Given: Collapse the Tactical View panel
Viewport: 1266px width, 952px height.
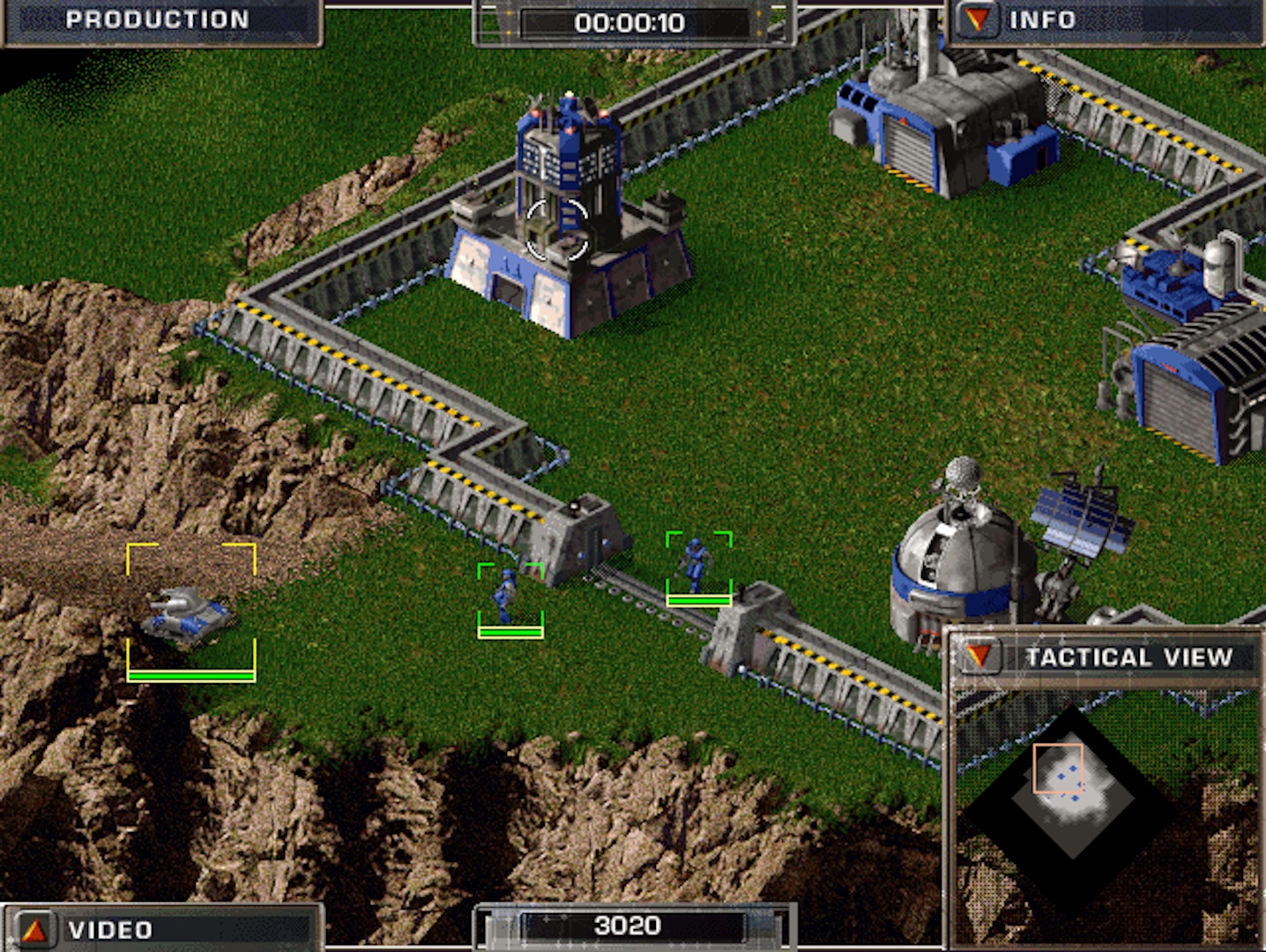Looking at the screenshot, I should 977,657.
